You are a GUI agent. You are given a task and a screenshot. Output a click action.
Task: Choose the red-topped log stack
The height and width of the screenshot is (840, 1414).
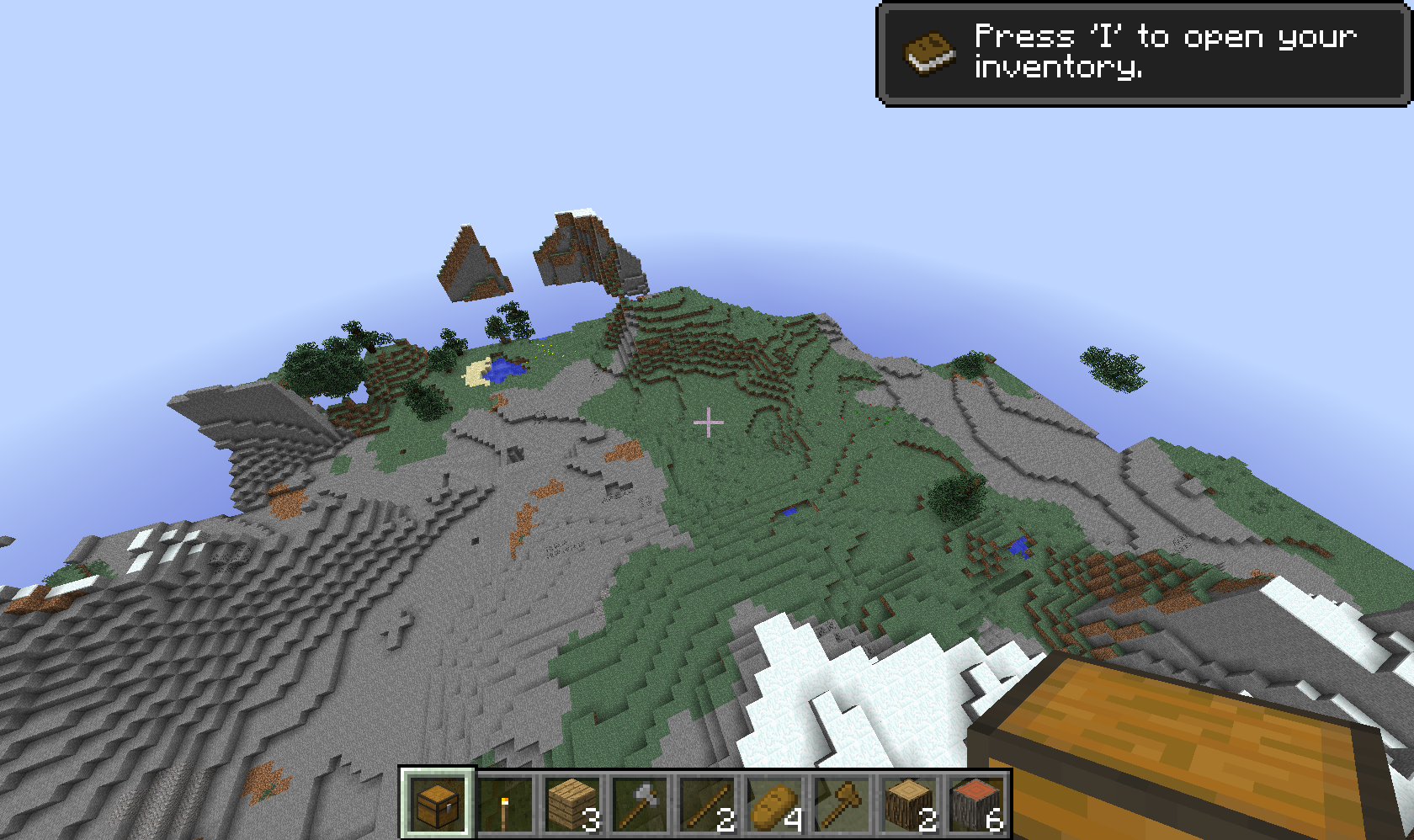(976, 804)
